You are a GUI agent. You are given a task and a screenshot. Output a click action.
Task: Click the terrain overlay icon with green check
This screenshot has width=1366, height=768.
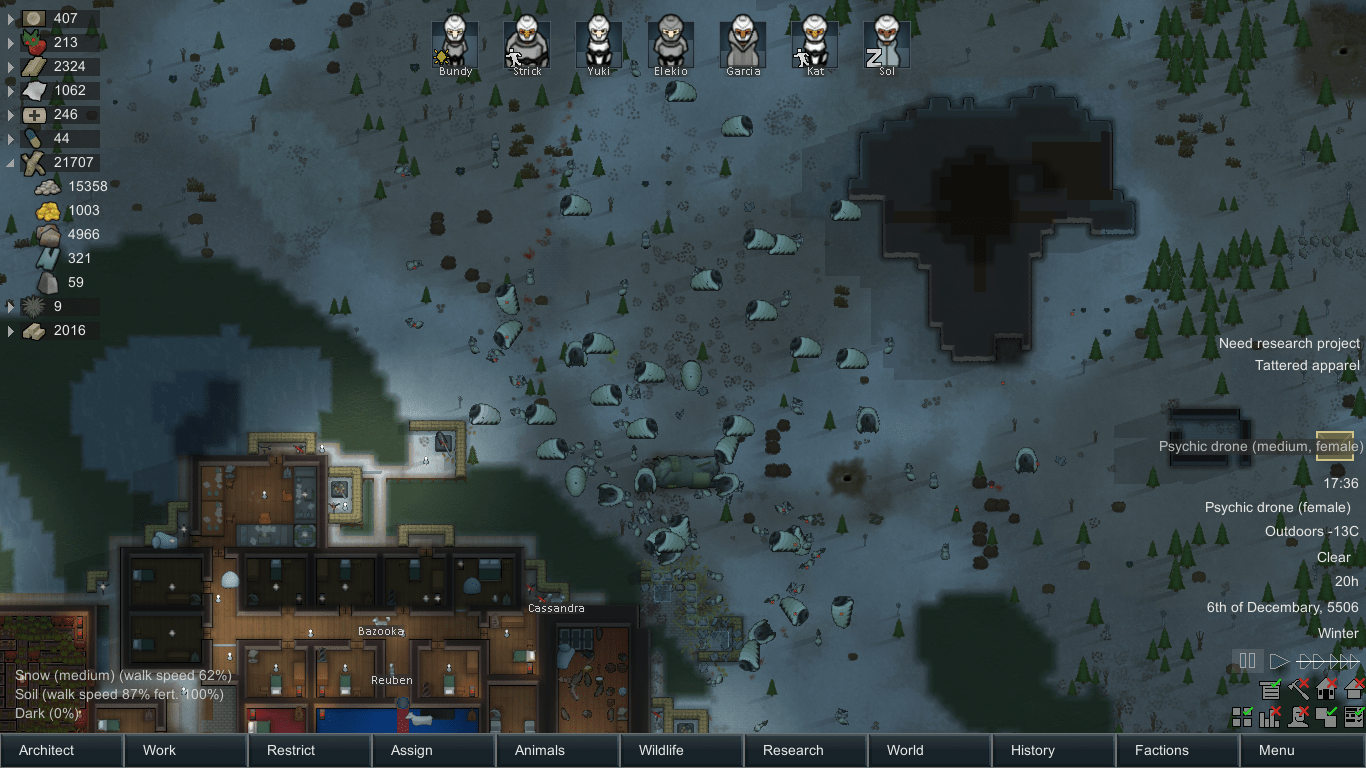pyautogui.click(x=1326, y=717)
